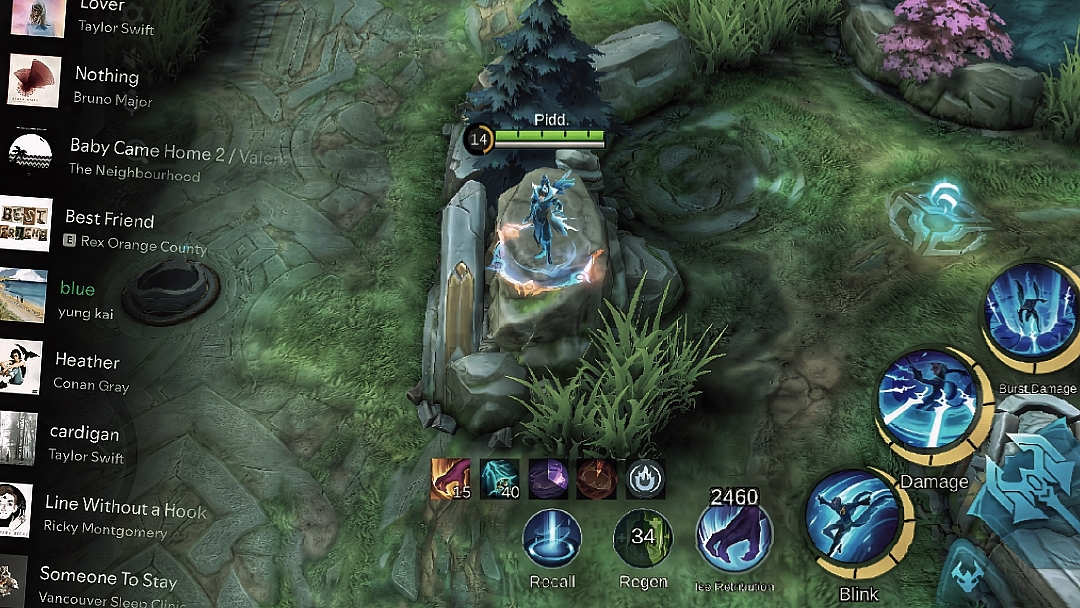Use the Regen skill

click(x=642, y=538)
